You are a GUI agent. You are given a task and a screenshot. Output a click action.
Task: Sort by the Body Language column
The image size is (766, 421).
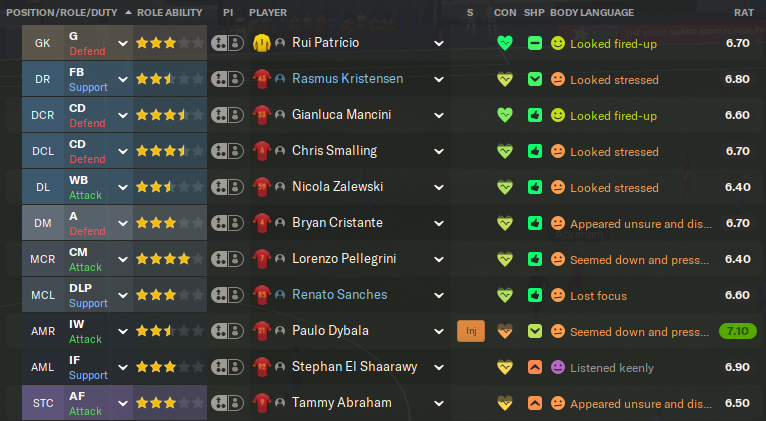coord(592,12)
